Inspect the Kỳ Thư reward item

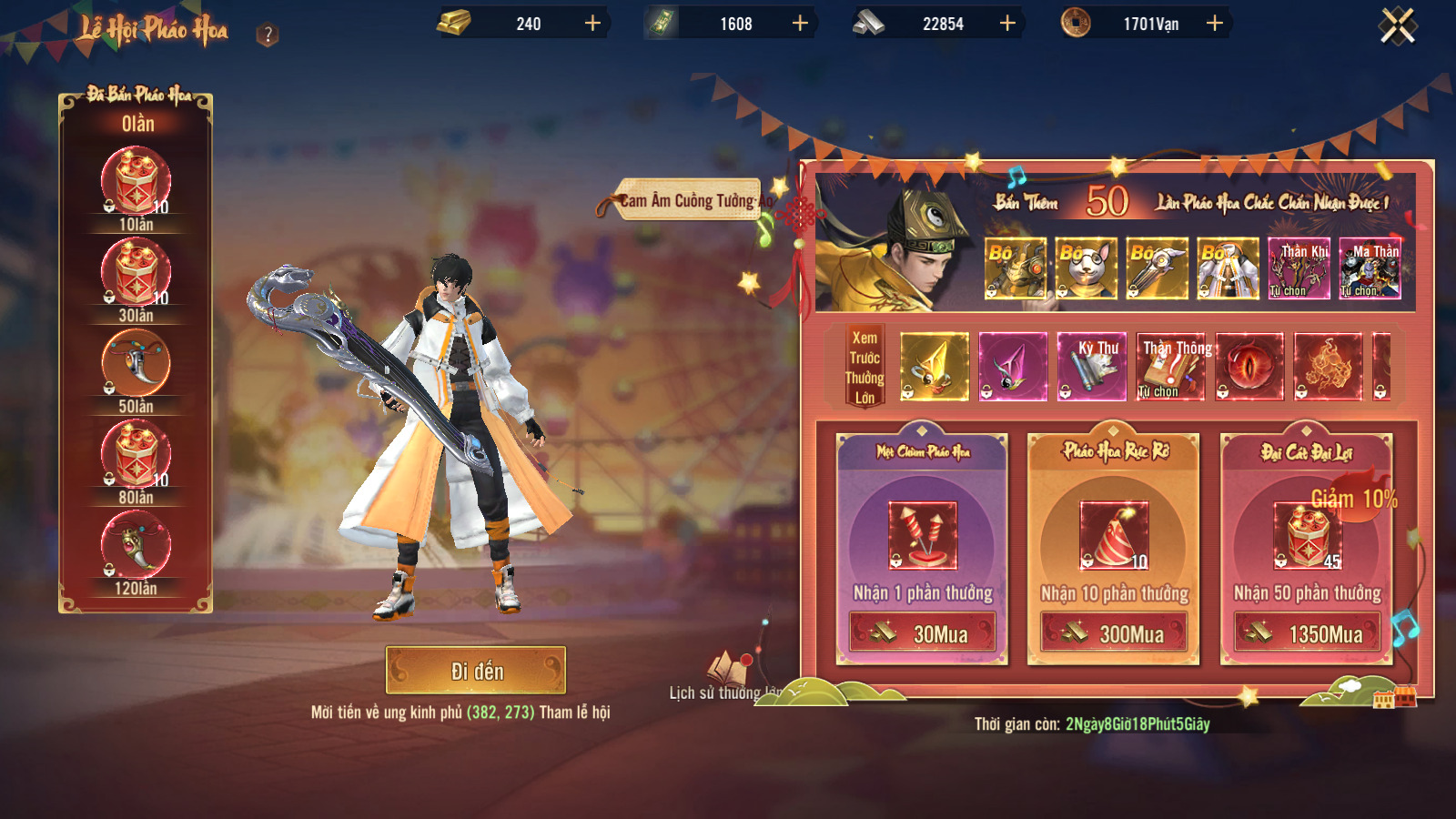pos(1092,367)
